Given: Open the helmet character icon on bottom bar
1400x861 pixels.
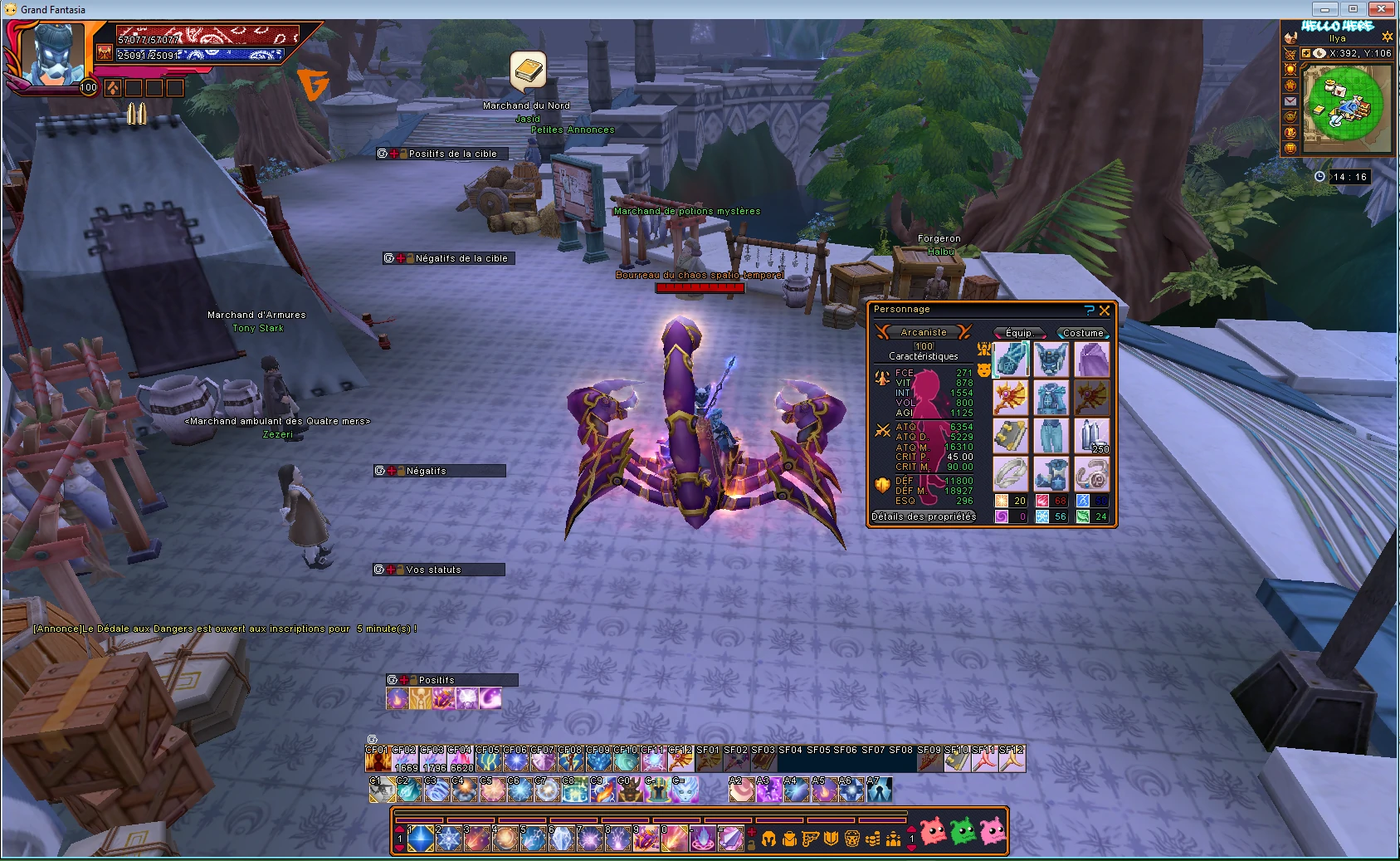Looking at the screenshot, I should pyautogui.click(x=769, y=838).
